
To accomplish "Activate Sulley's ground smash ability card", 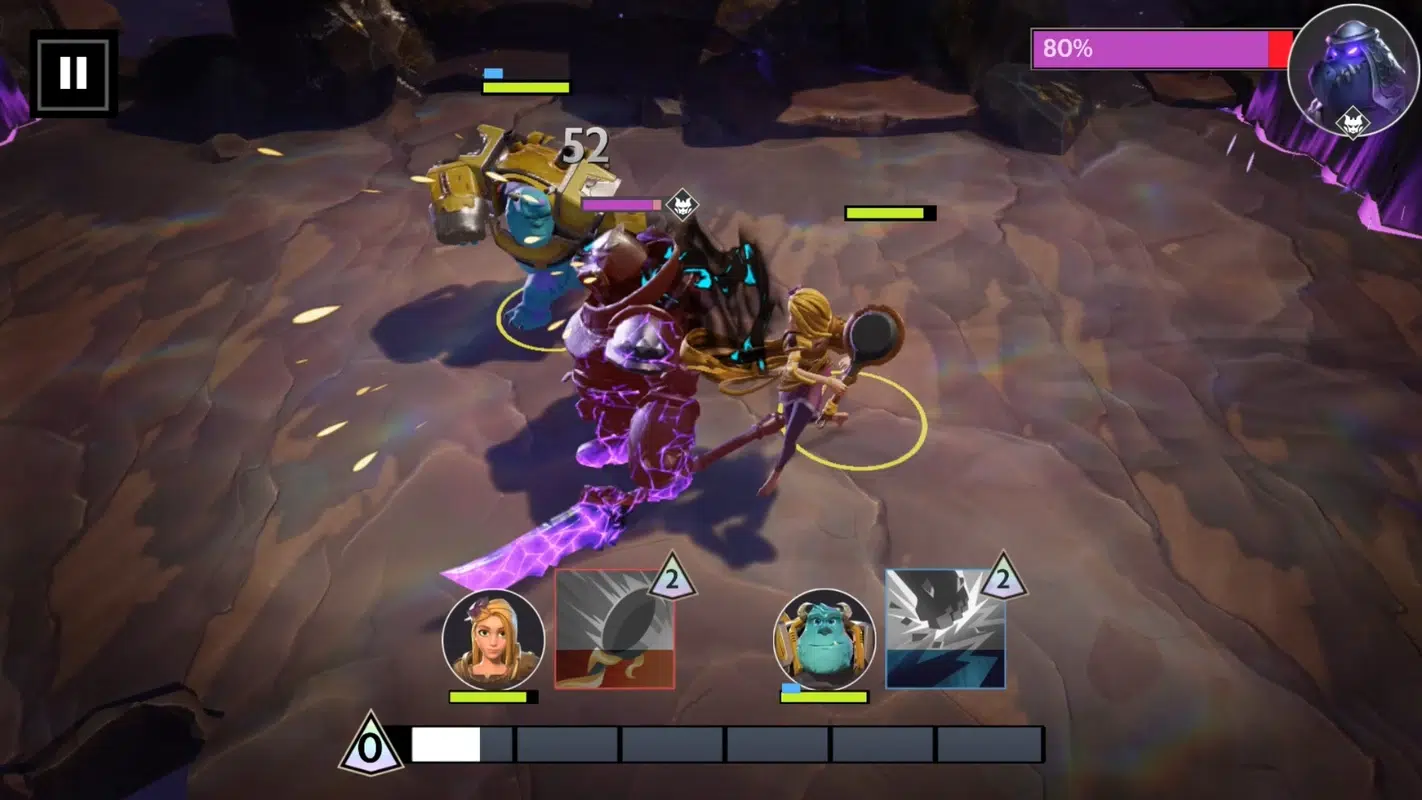I will (x=945, y=630).
